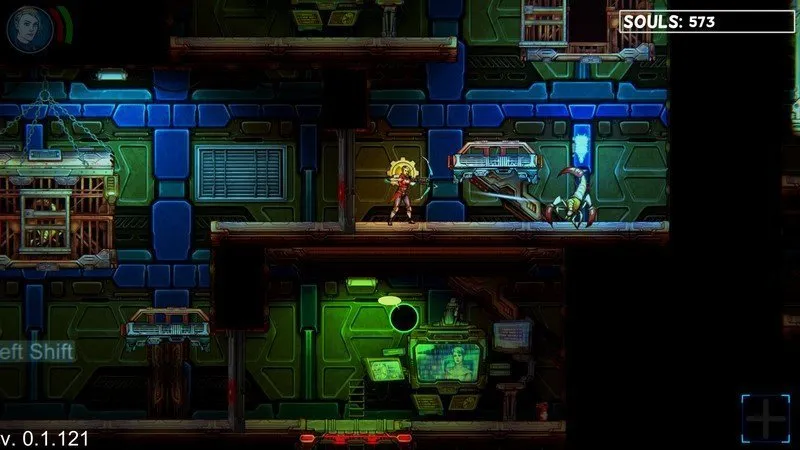The width and height of the screenshot is (800, 450).
Task: Select the plus-sign slot in the corner
Action: point(765,418)
